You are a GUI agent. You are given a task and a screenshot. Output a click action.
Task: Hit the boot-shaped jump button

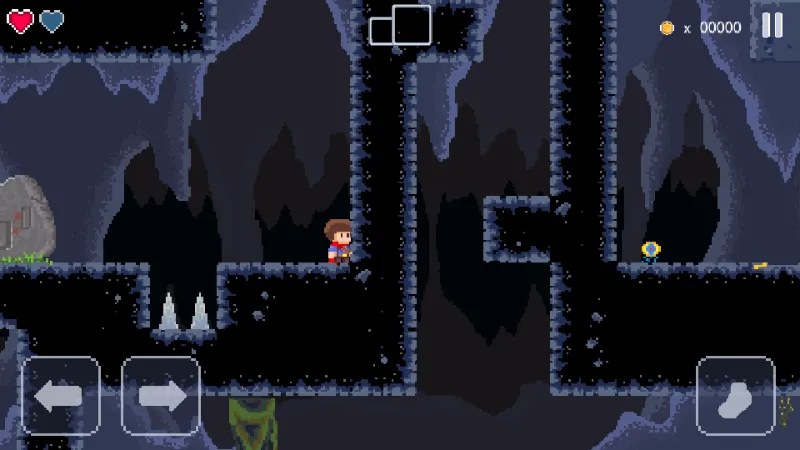coord(736,395)
